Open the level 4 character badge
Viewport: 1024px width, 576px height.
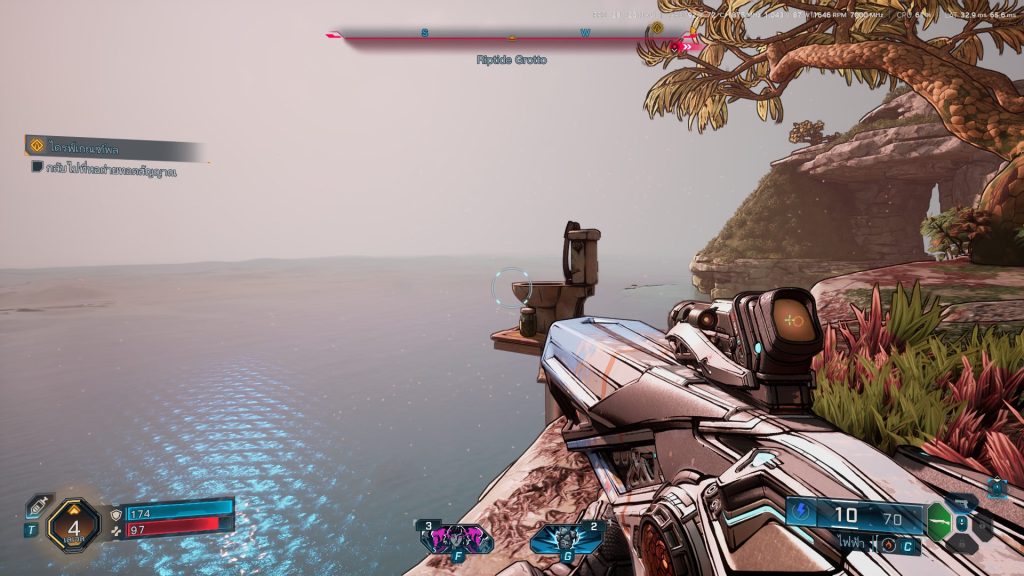tap(73, 524)
